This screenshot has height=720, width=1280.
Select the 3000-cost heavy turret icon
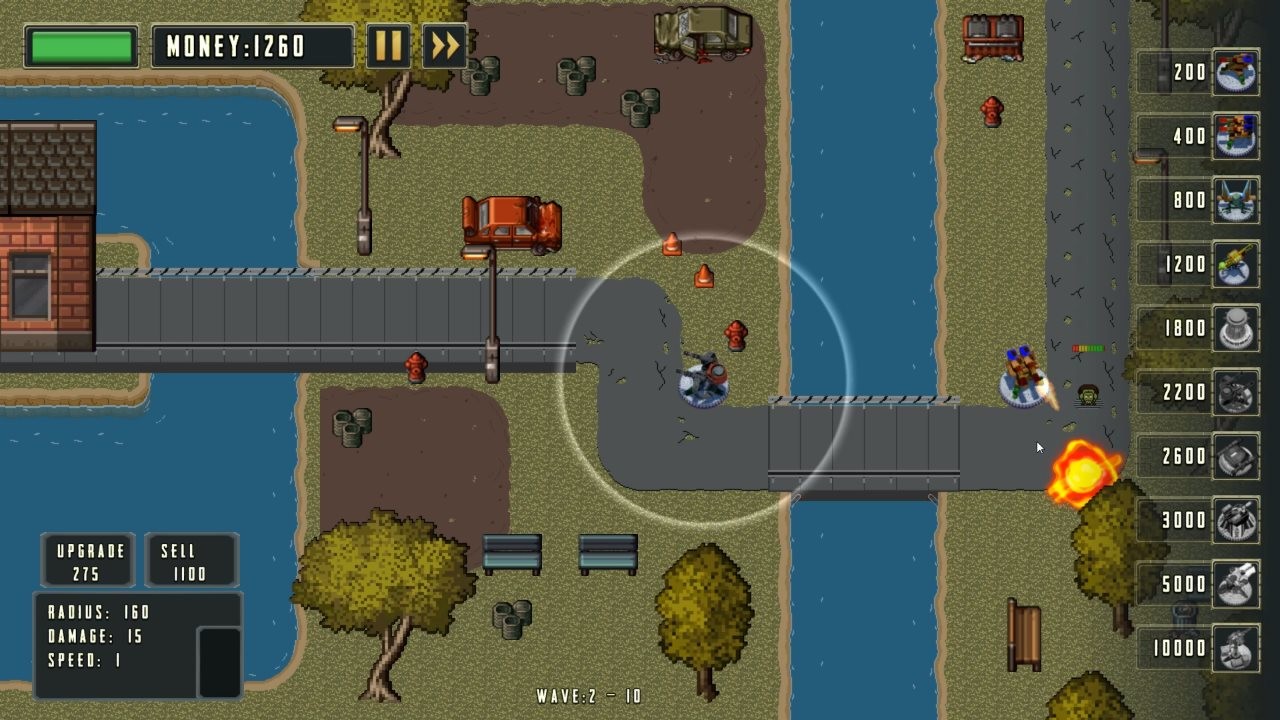click(1234, 521)
